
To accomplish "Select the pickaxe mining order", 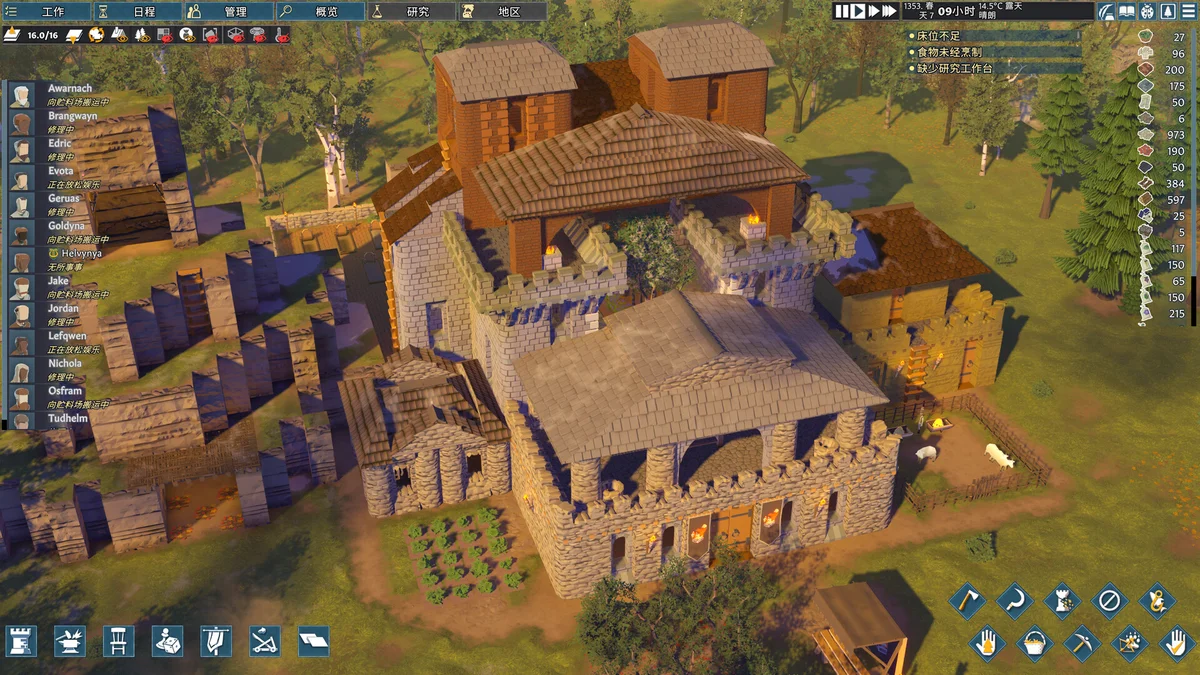I will click(1081, 642).
